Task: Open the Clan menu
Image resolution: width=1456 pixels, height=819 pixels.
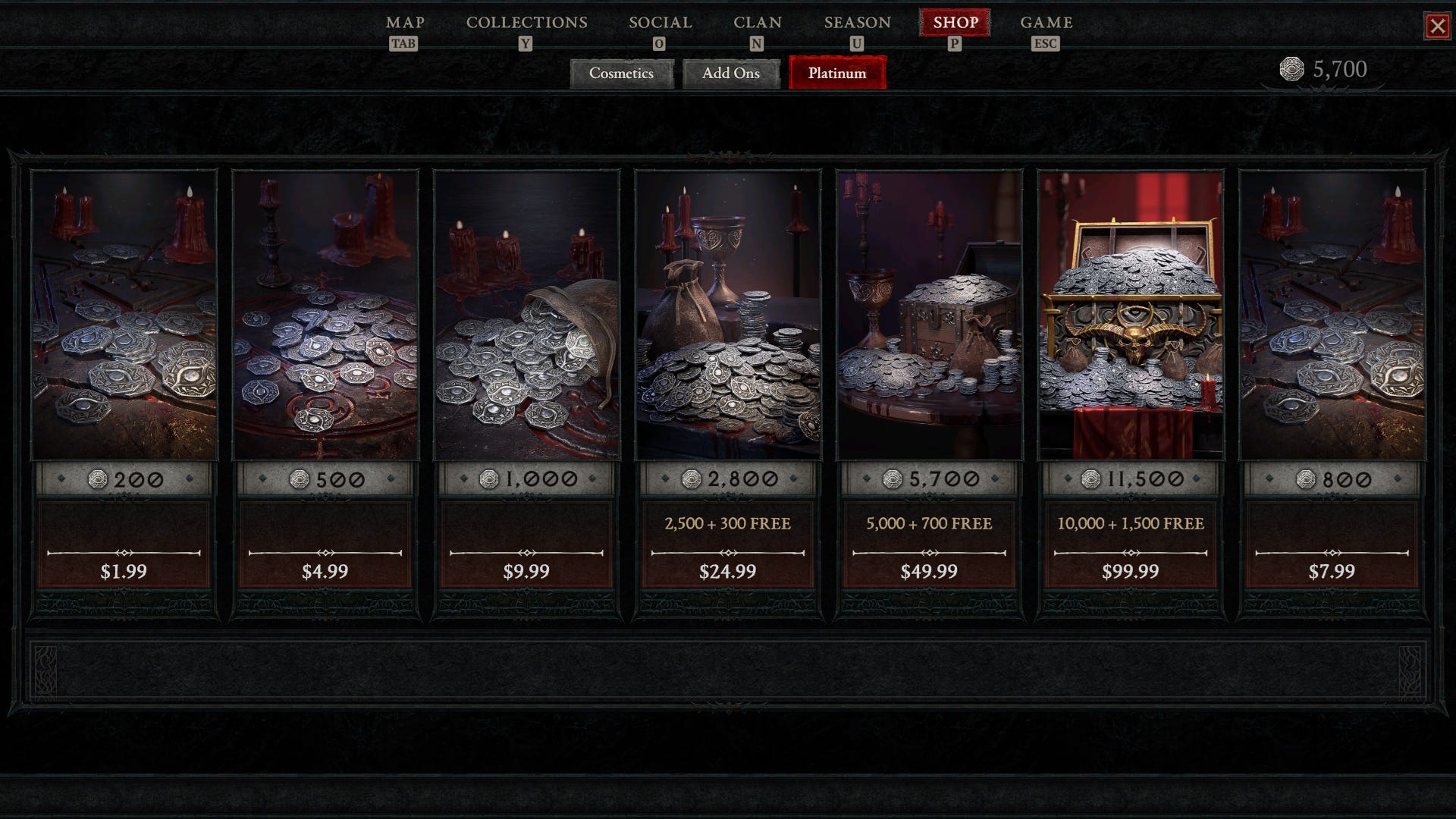Action: tap(758, 23)
